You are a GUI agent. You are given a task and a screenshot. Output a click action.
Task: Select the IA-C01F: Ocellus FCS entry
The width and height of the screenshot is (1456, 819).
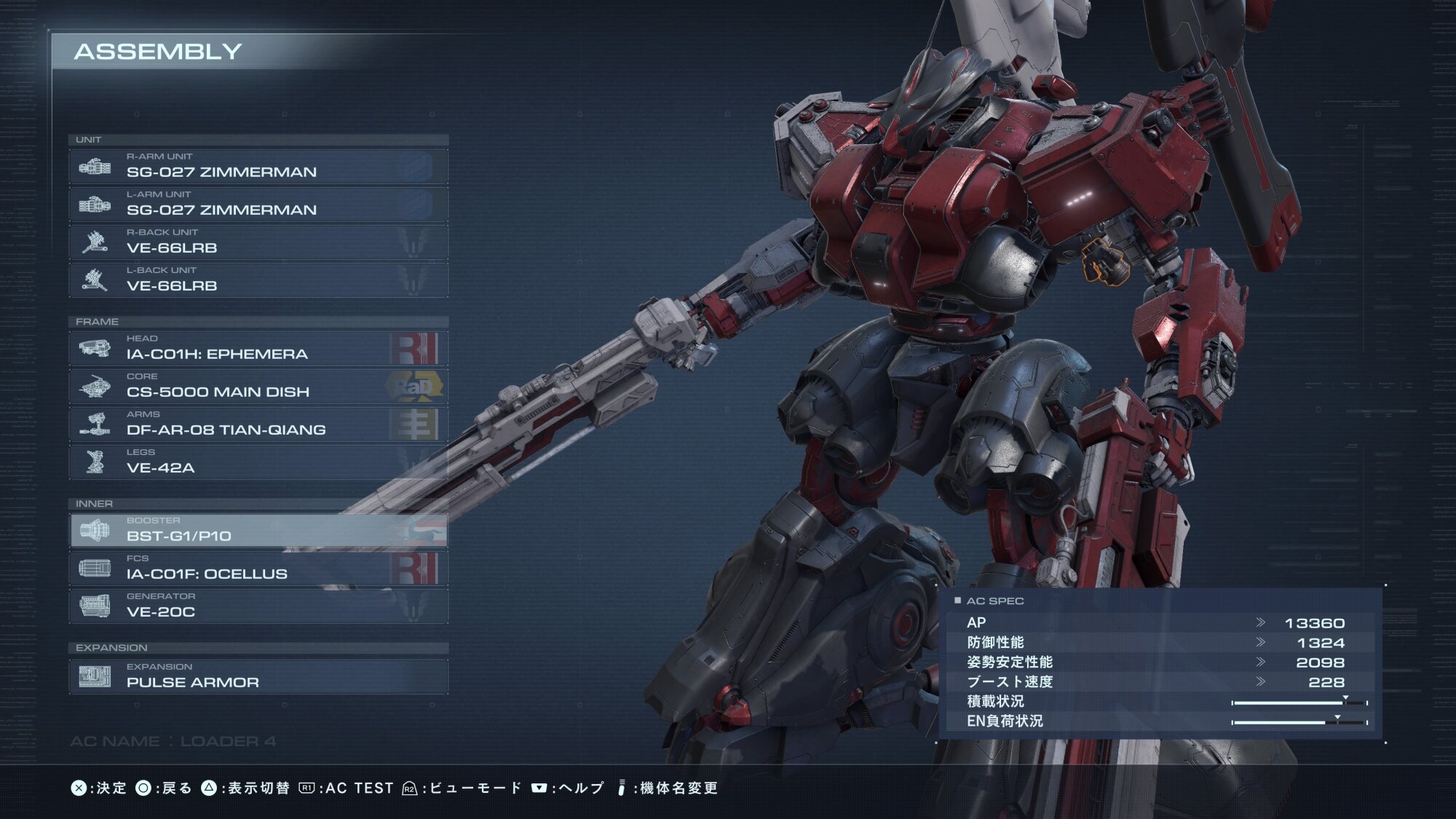258,569
